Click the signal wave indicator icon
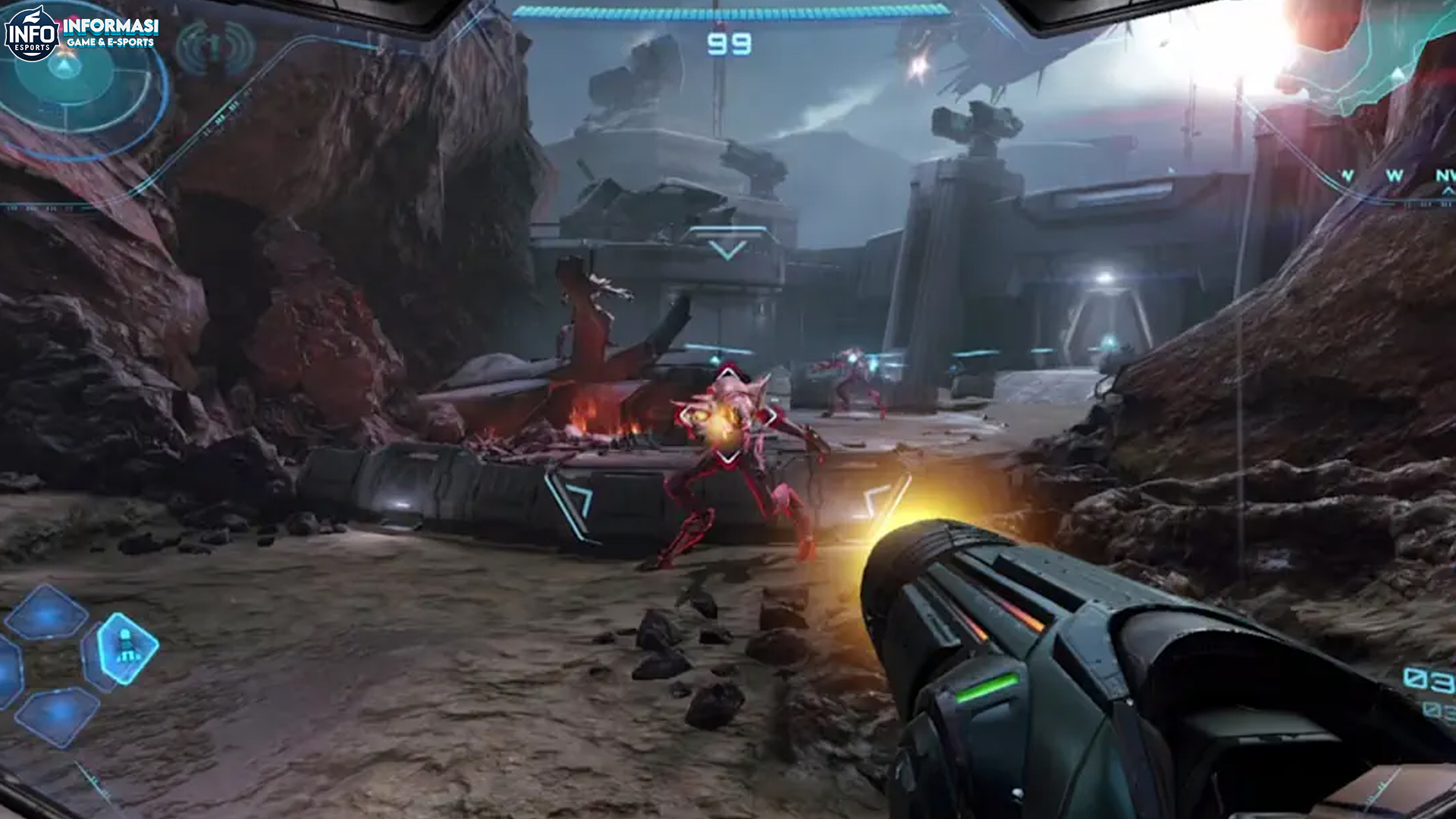Image resolution: width=1456 pixels, height=819 pixels. click(x=215, y=47)
